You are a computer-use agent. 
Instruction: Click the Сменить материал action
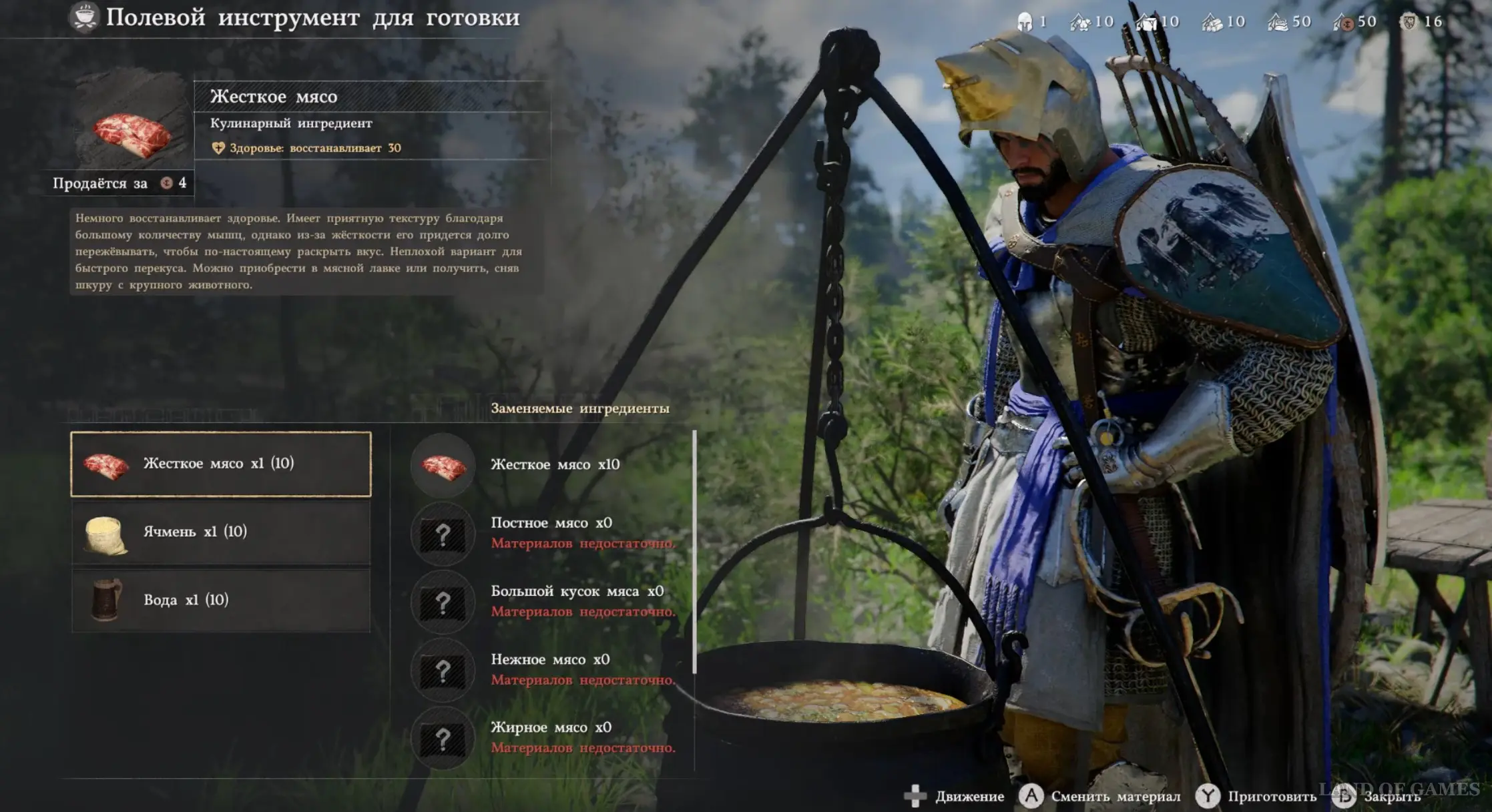coord(1099,796)
